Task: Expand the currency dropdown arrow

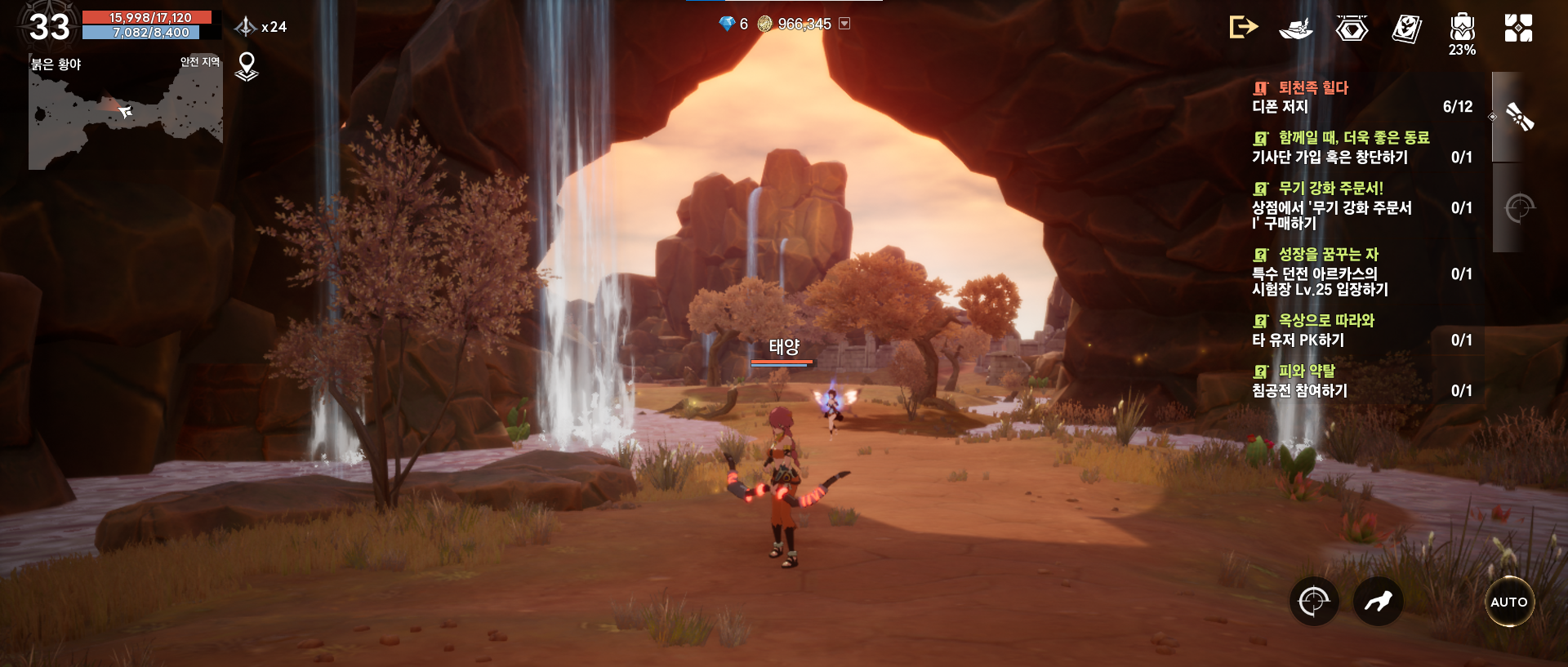Action: [x=845, y=24]
